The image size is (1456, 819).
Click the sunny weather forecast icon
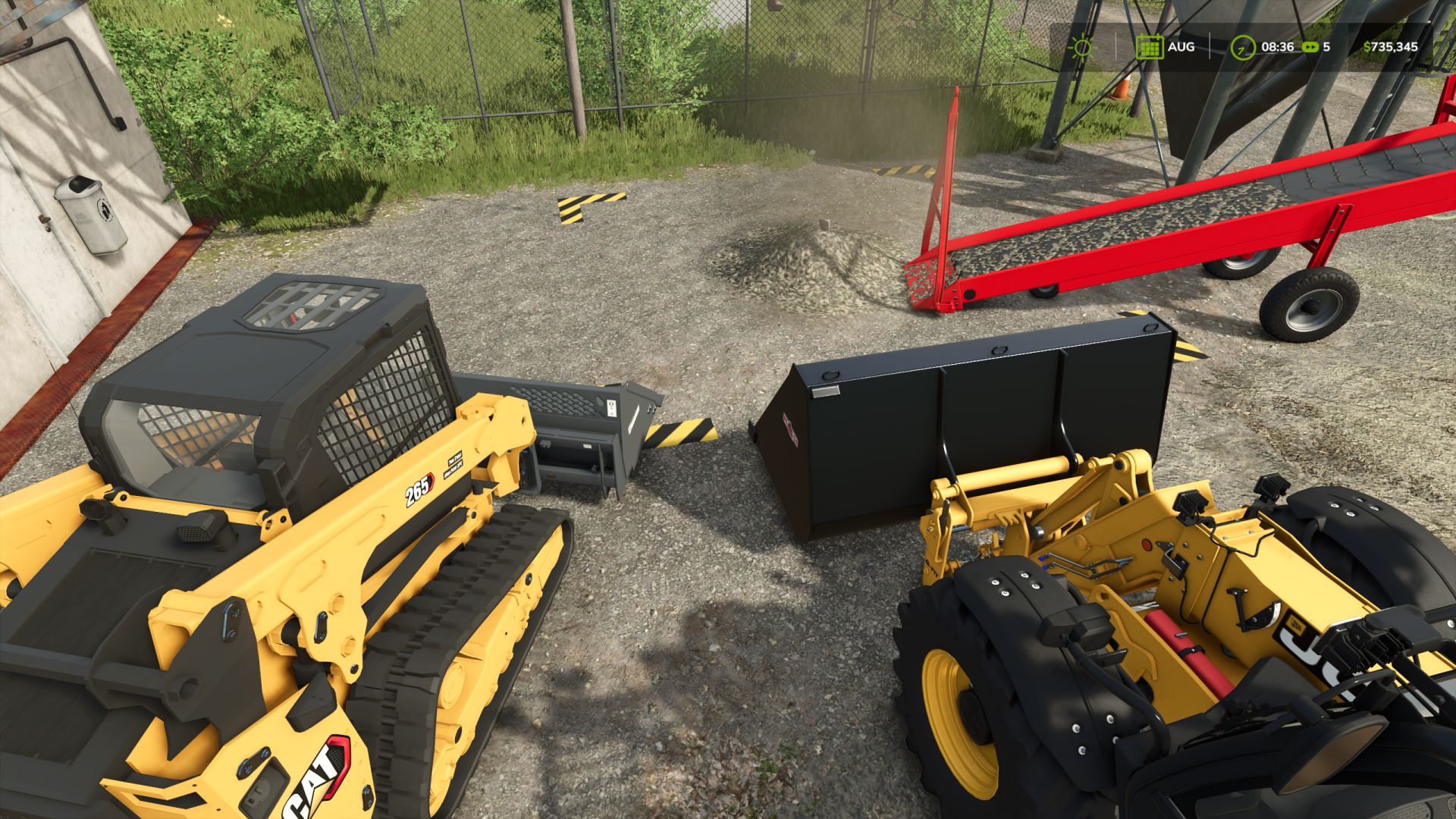[1082, 47]
